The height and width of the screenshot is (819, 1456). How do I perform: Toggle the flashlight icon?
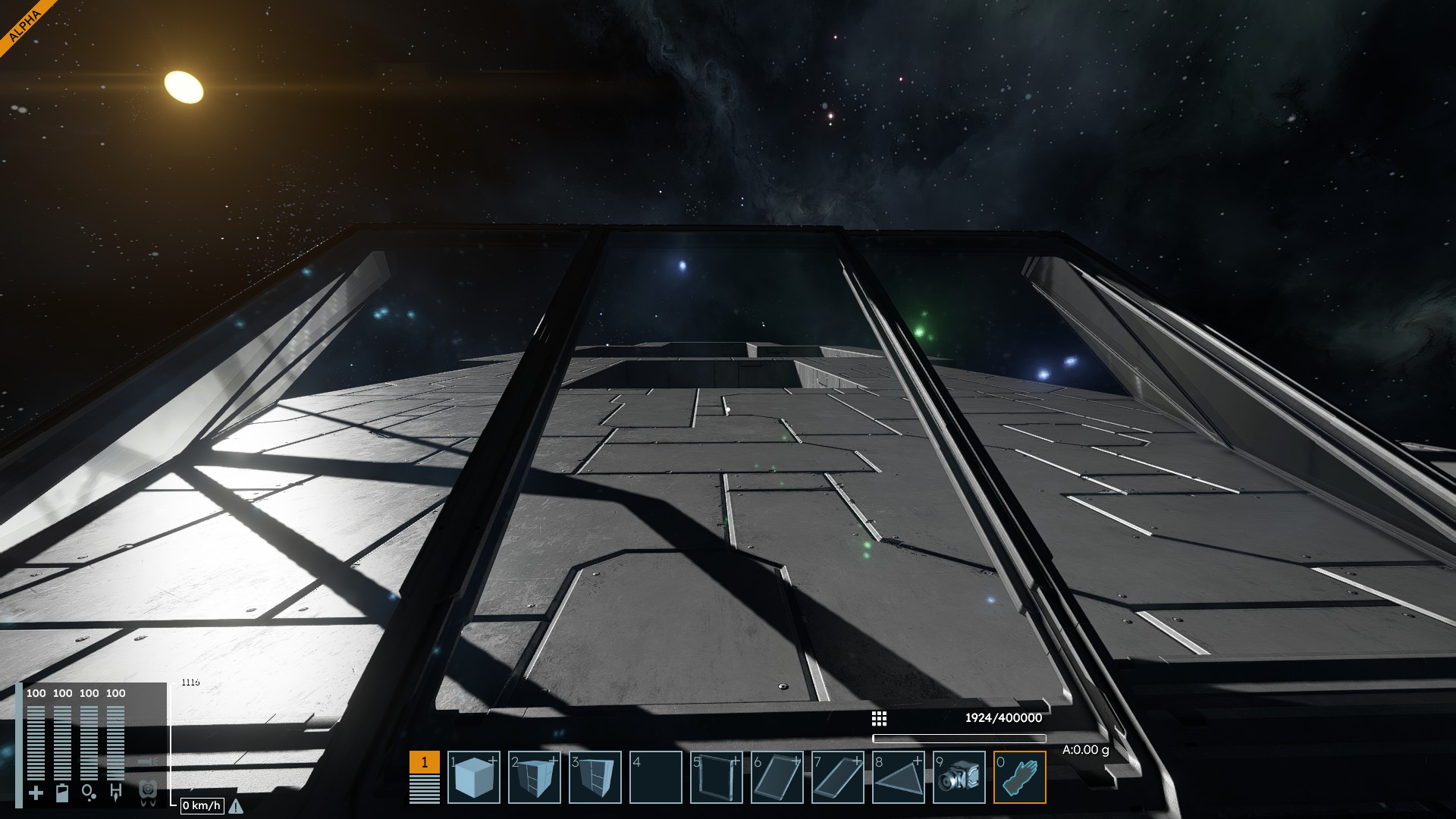pos(149,761)
